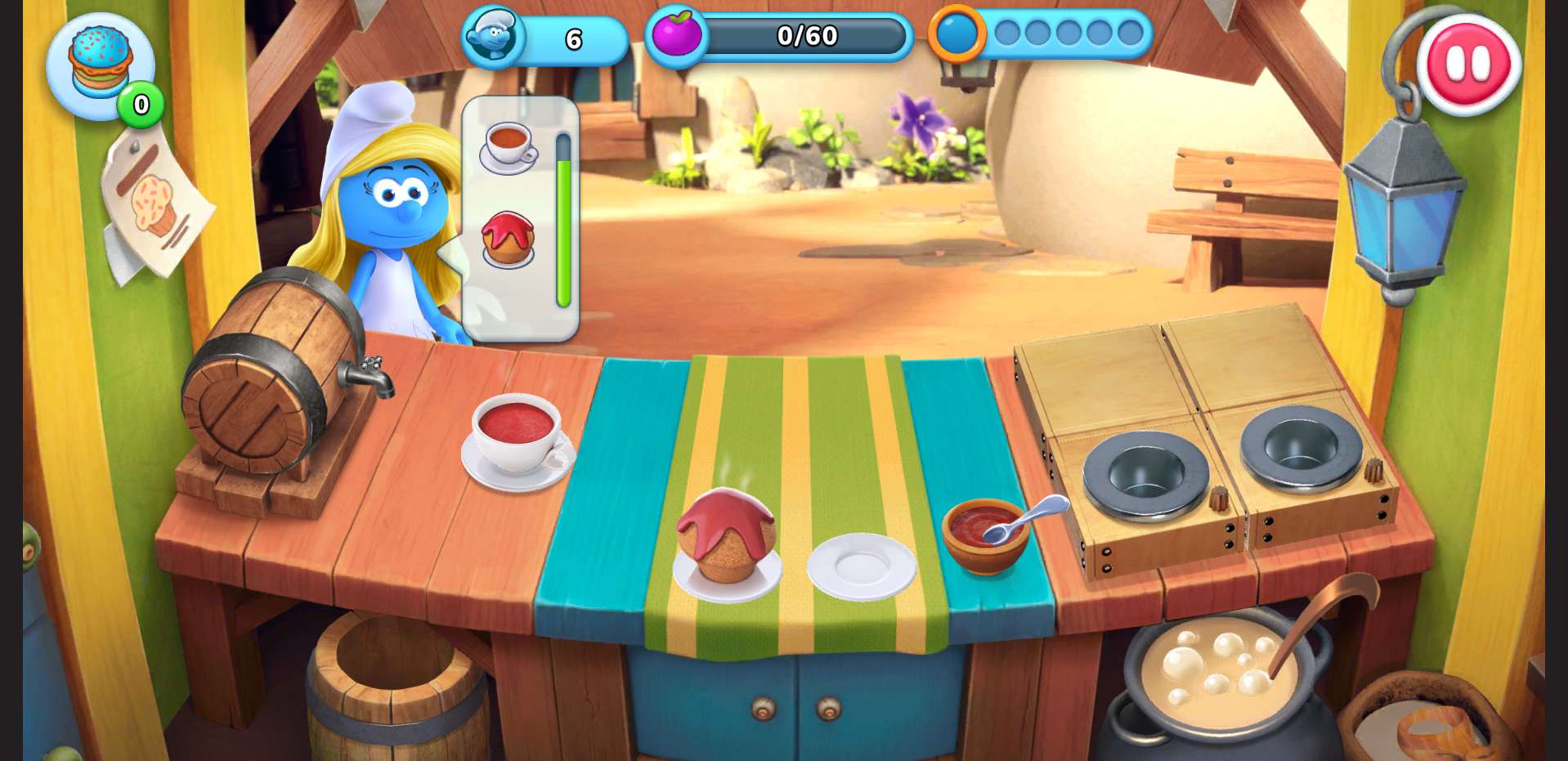
Task: Select the right muffin baking mold
Action: [x=1300, y=448]
